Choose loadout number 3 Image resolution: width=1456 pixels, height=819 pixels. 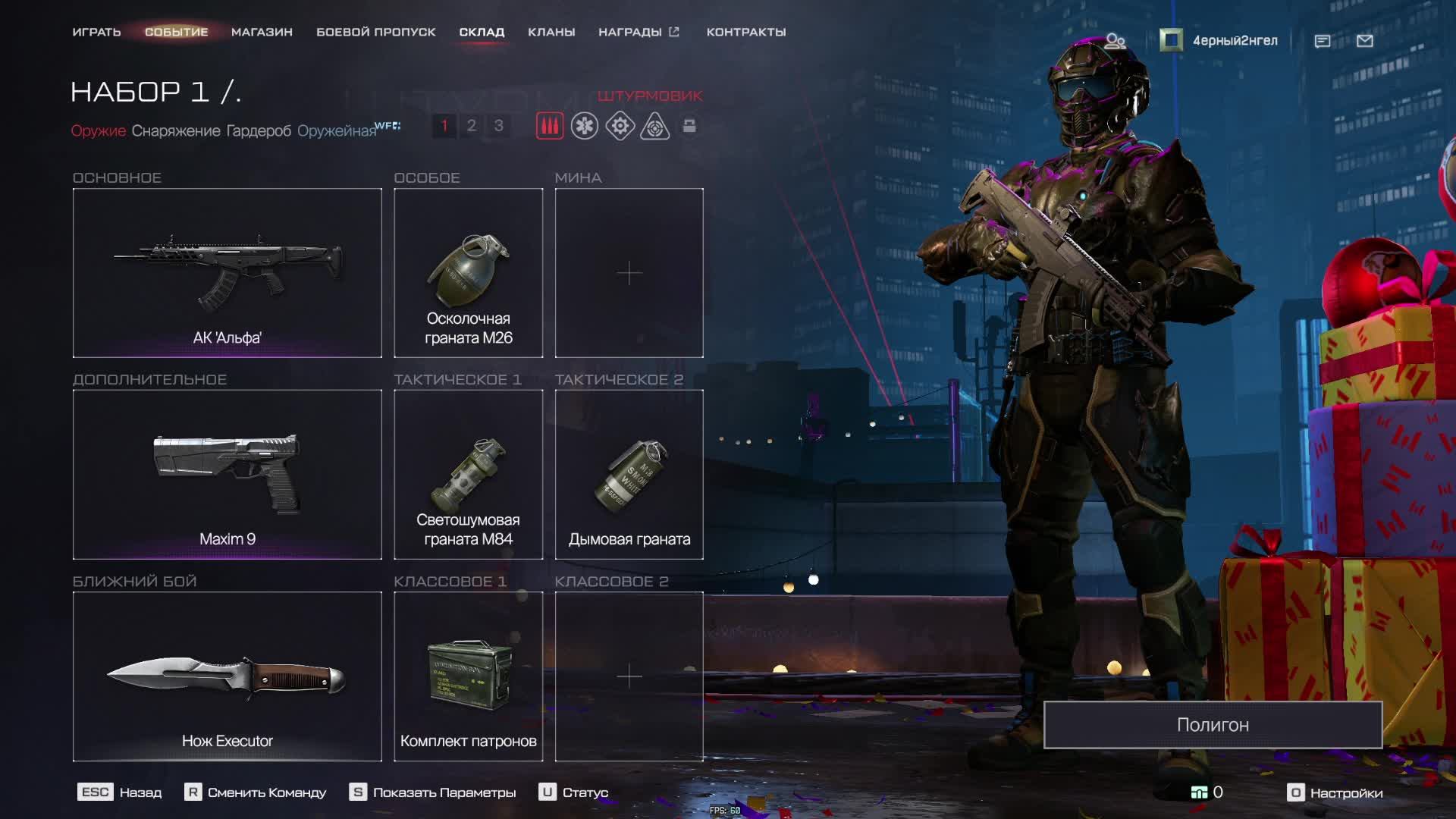498,126
